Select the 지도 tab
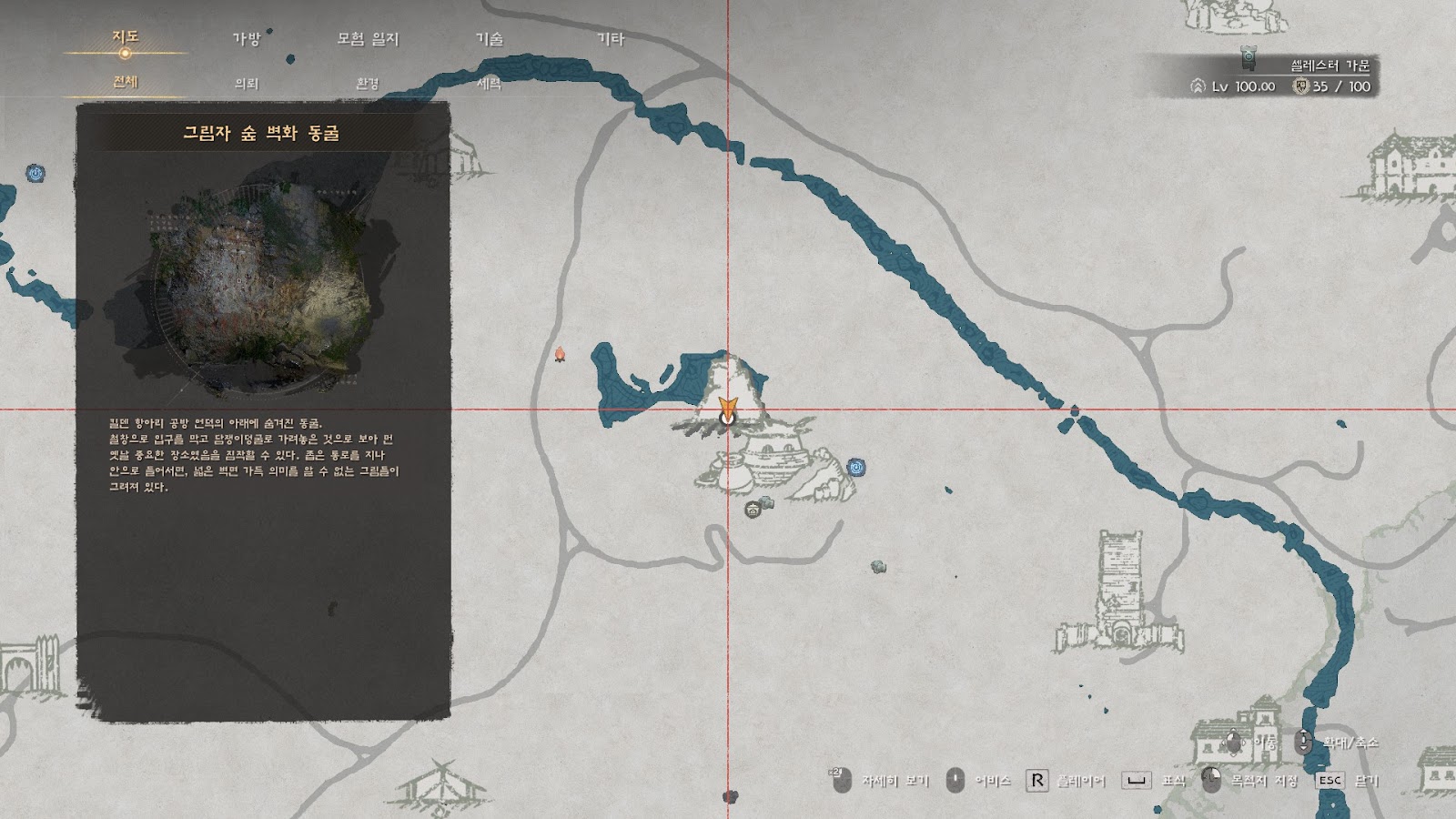Viewport: 1456px width, 819px height. coord(125,36)
